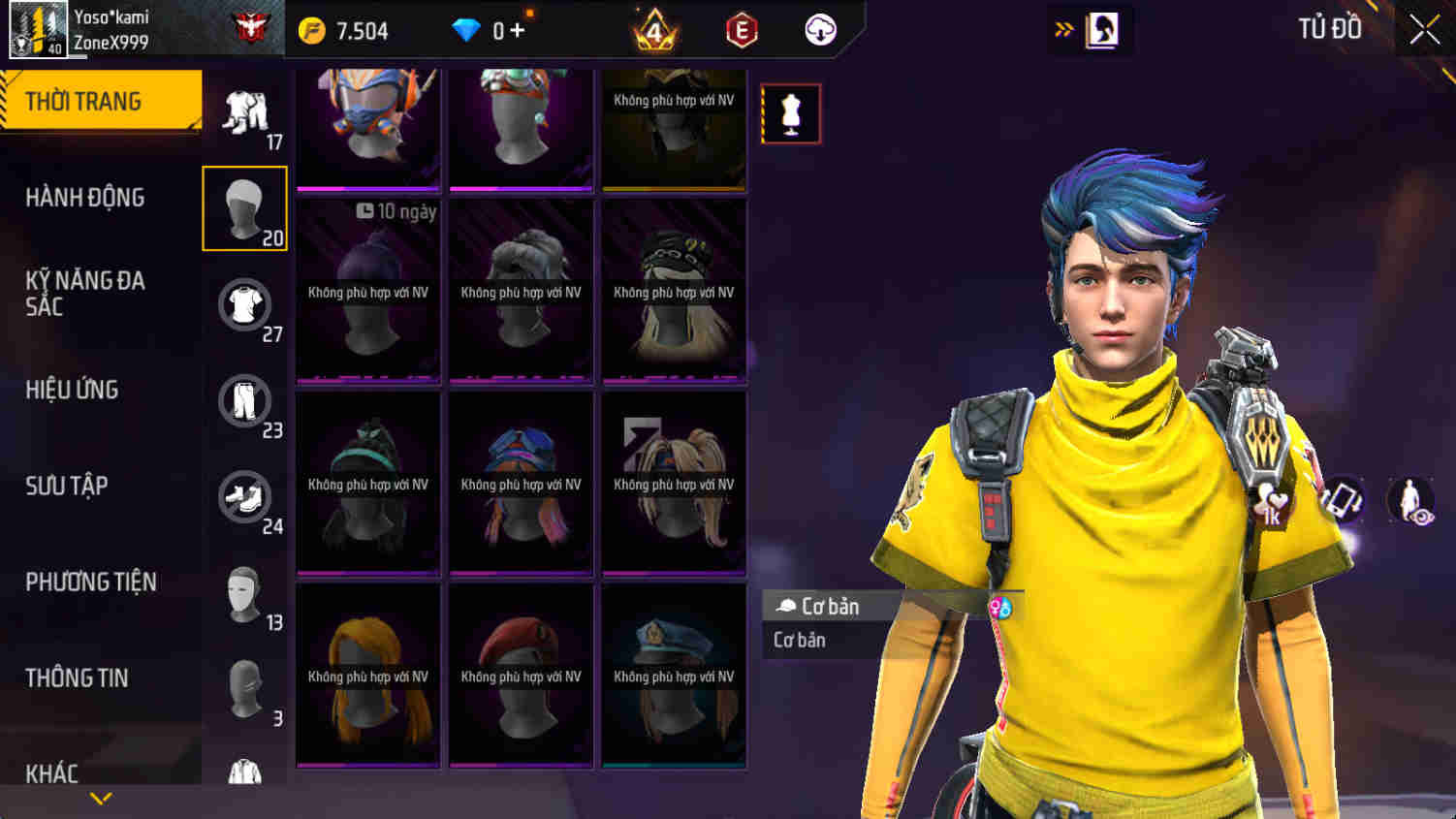The image size is (1456, 819).
Task: Click the cloud download icon in top bar
Action: click(x=819, y=29)
